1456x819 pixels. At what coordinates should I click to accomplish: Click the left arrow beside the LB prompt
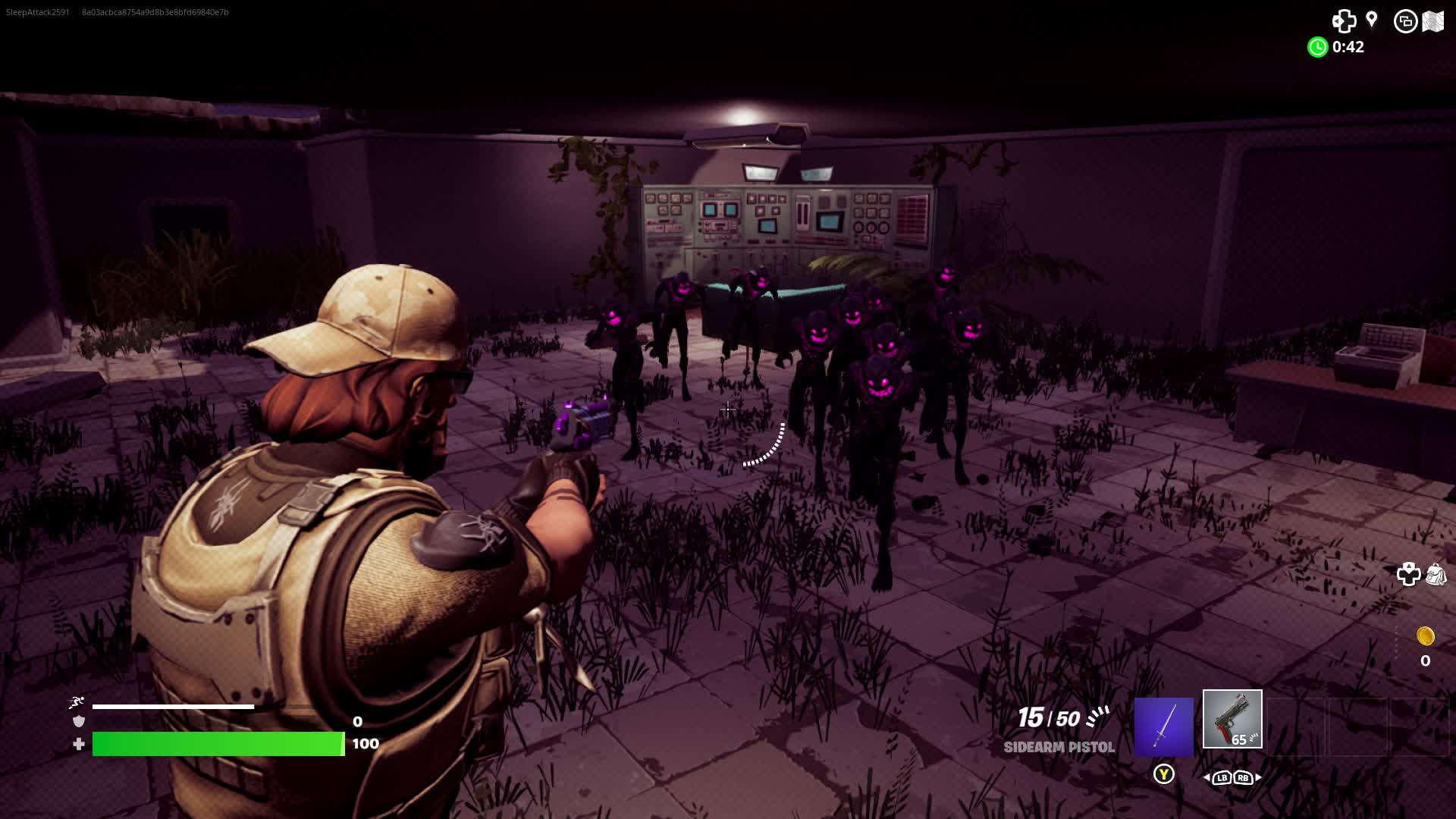point(1207,778)
